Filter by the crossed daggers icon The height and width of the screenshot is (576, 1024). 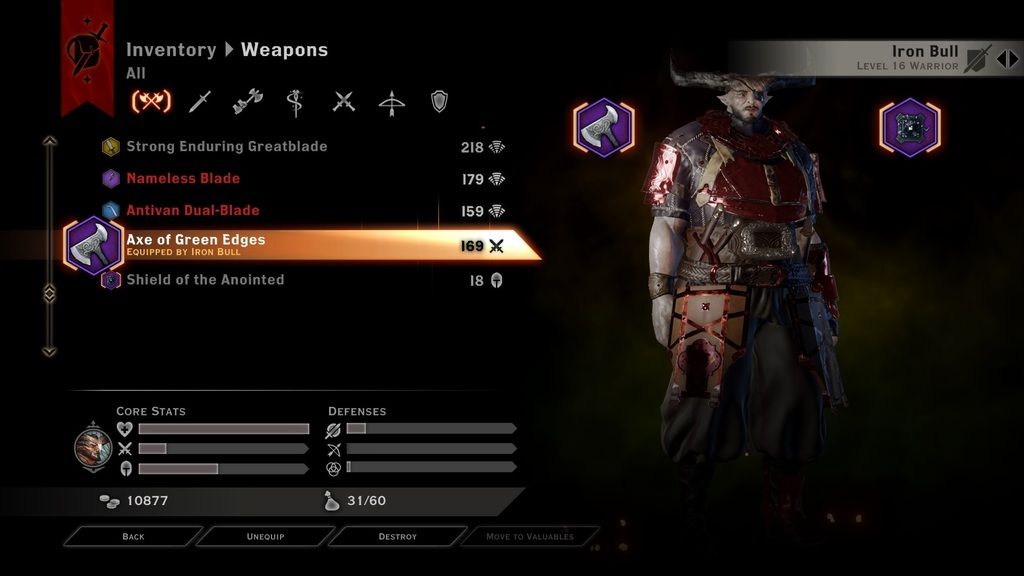(x=344, y=101)
